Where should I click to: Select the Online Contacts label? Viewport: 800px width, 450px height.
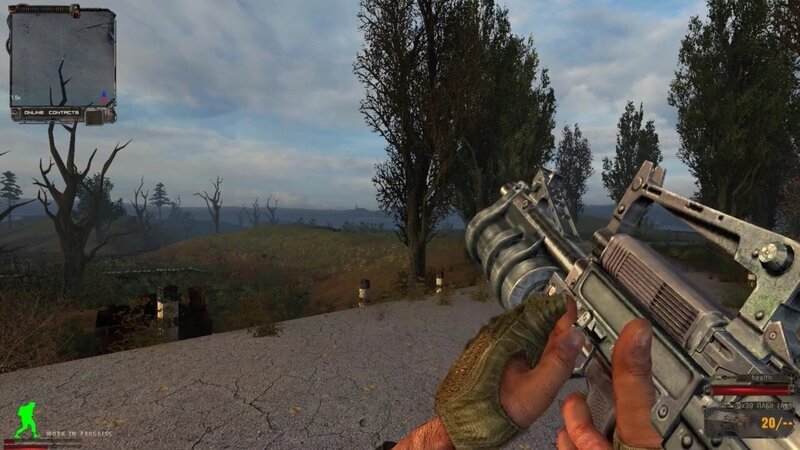(49, 113)
